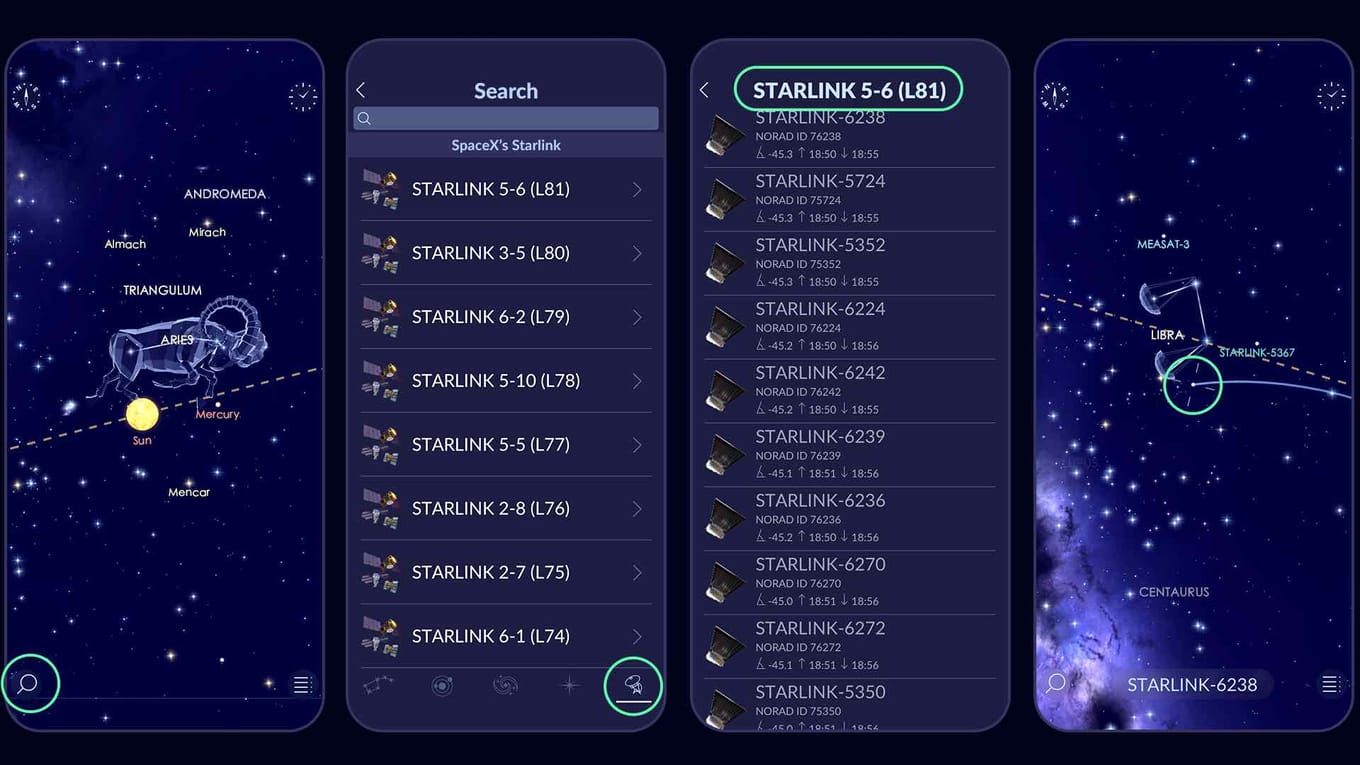Open search from the sky view magnifier
The width and height of the screenshot is (1360, 765).
click(x=28, y=683)
